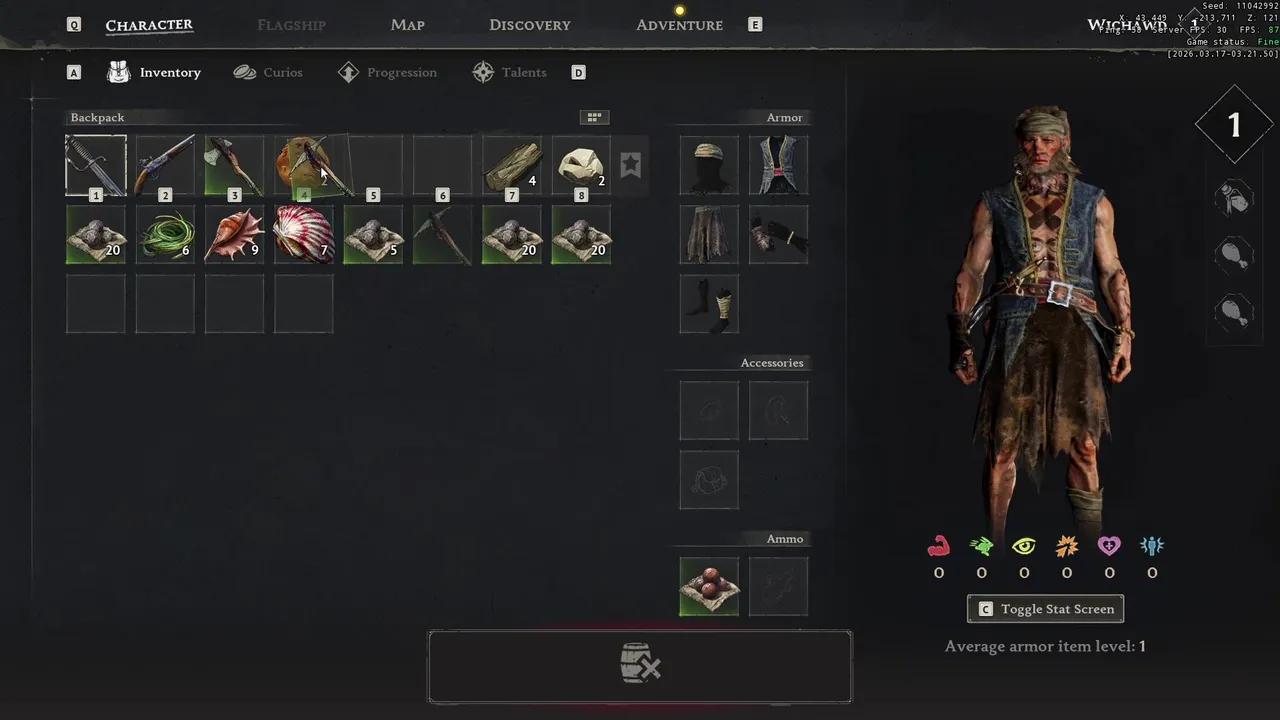Open the Progression sub-tab
1280x720 pixels.
[388, 72]
